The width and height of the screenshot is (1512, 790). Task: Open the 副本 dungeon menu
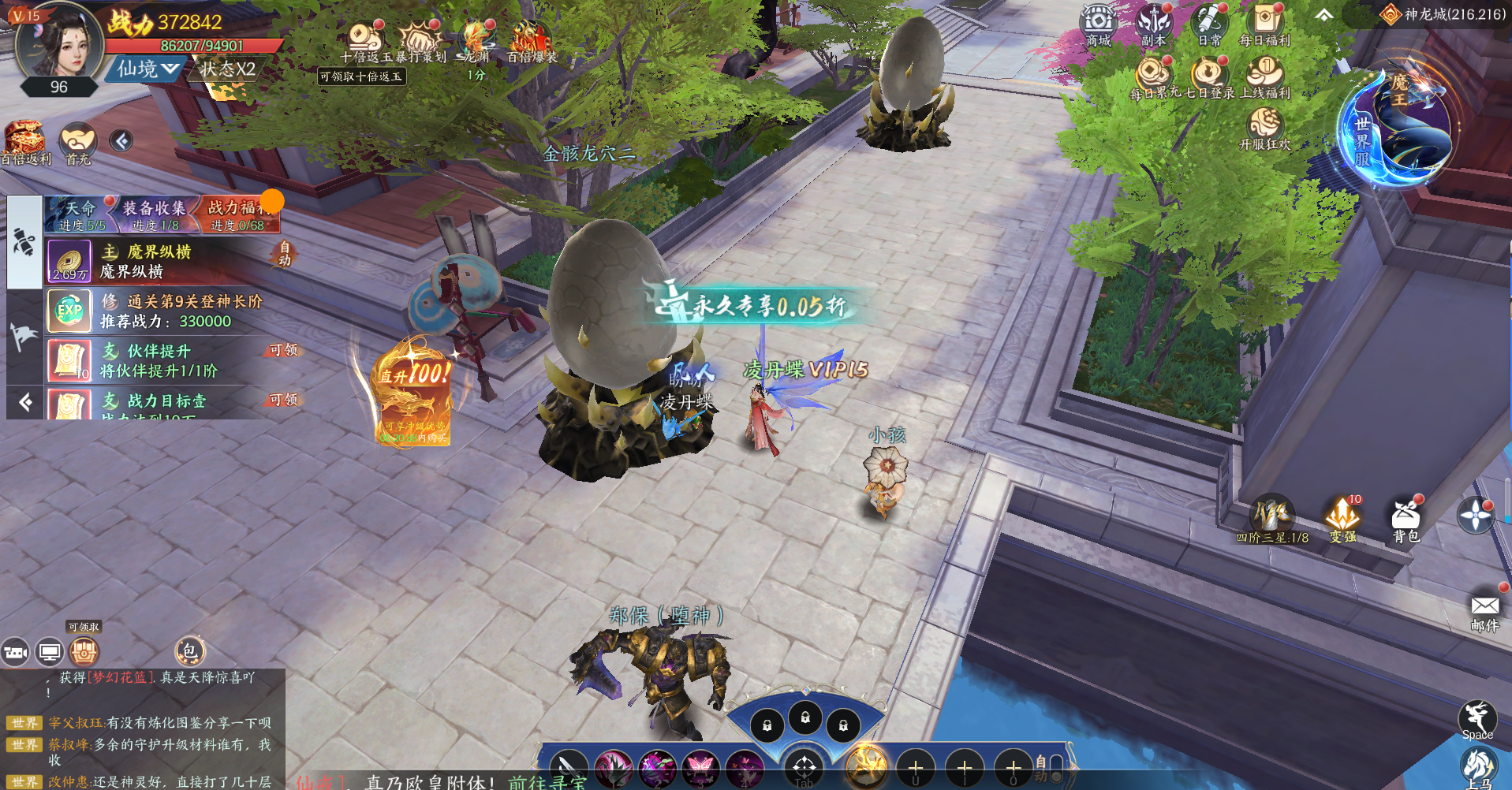(1153, 24)
